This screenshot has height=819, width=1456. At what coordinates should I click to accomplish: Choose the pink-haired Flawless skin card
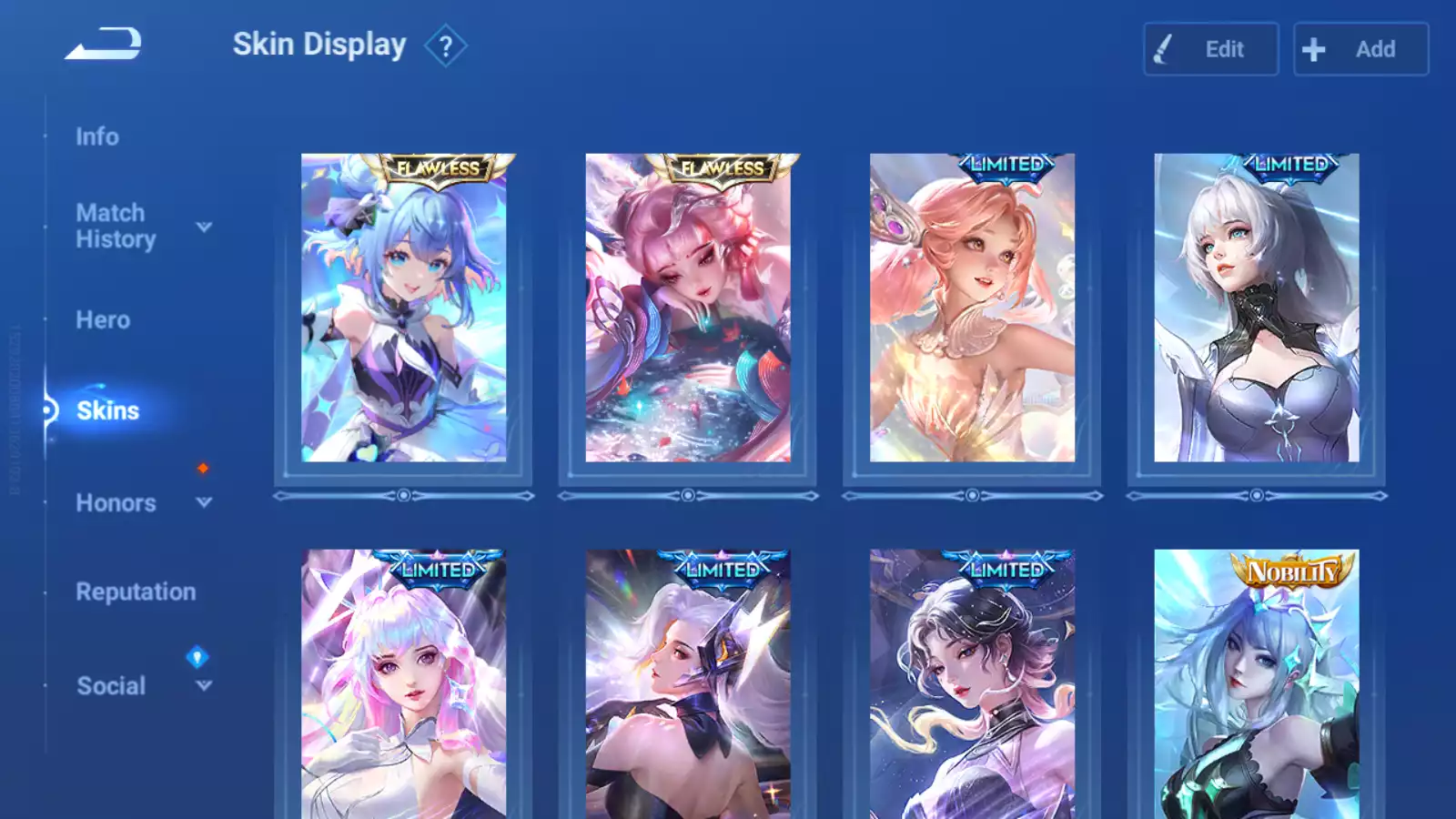coord(688,308)
